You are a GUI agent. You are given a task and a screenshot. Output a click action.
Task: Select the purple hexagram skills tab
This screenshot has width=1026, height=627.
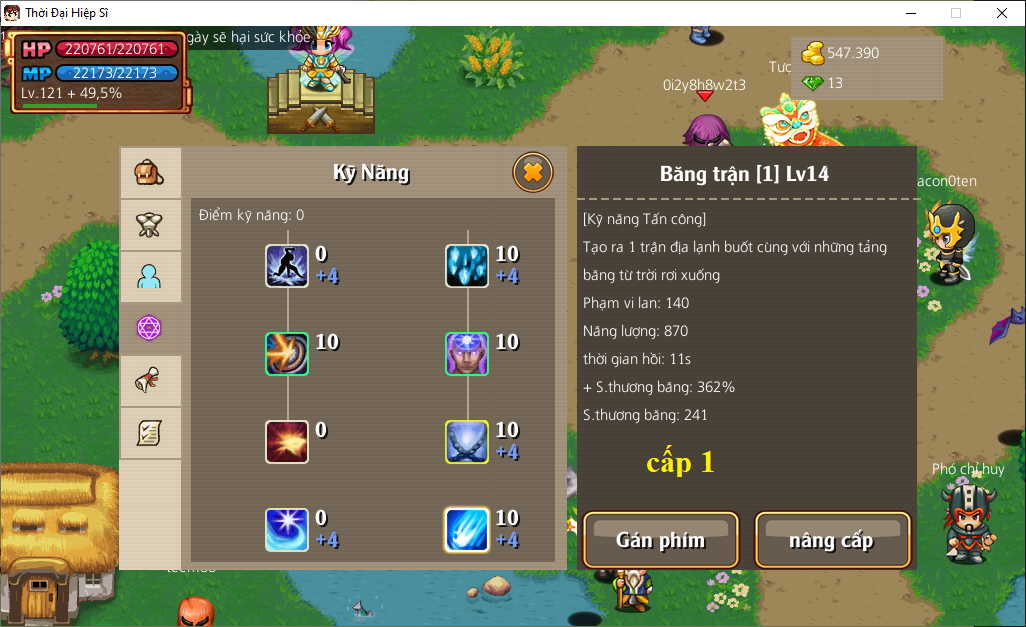click(150, 329)
